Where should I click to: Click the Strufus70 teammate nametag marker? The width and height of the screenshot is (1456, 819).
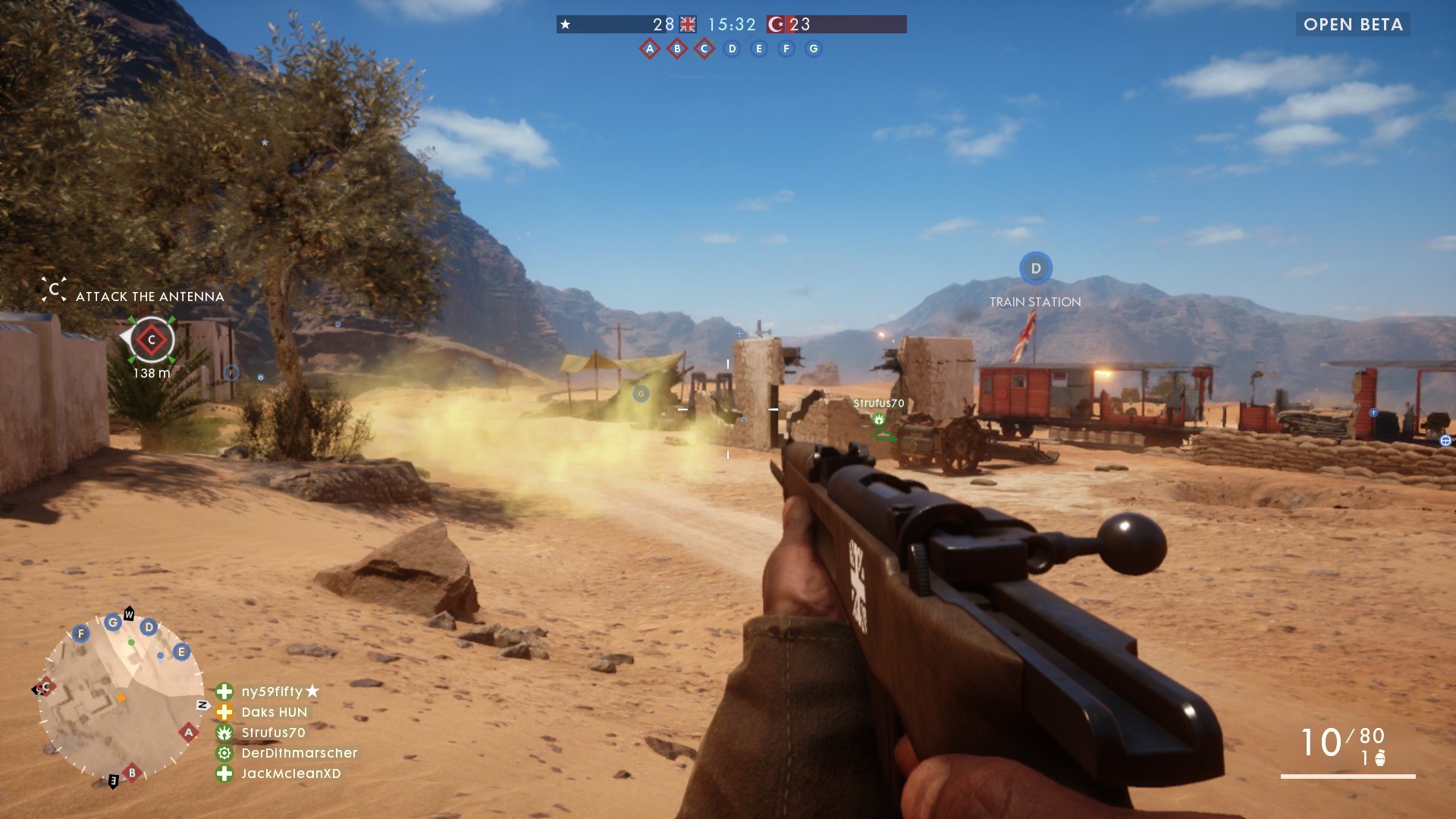coord(879,404)
